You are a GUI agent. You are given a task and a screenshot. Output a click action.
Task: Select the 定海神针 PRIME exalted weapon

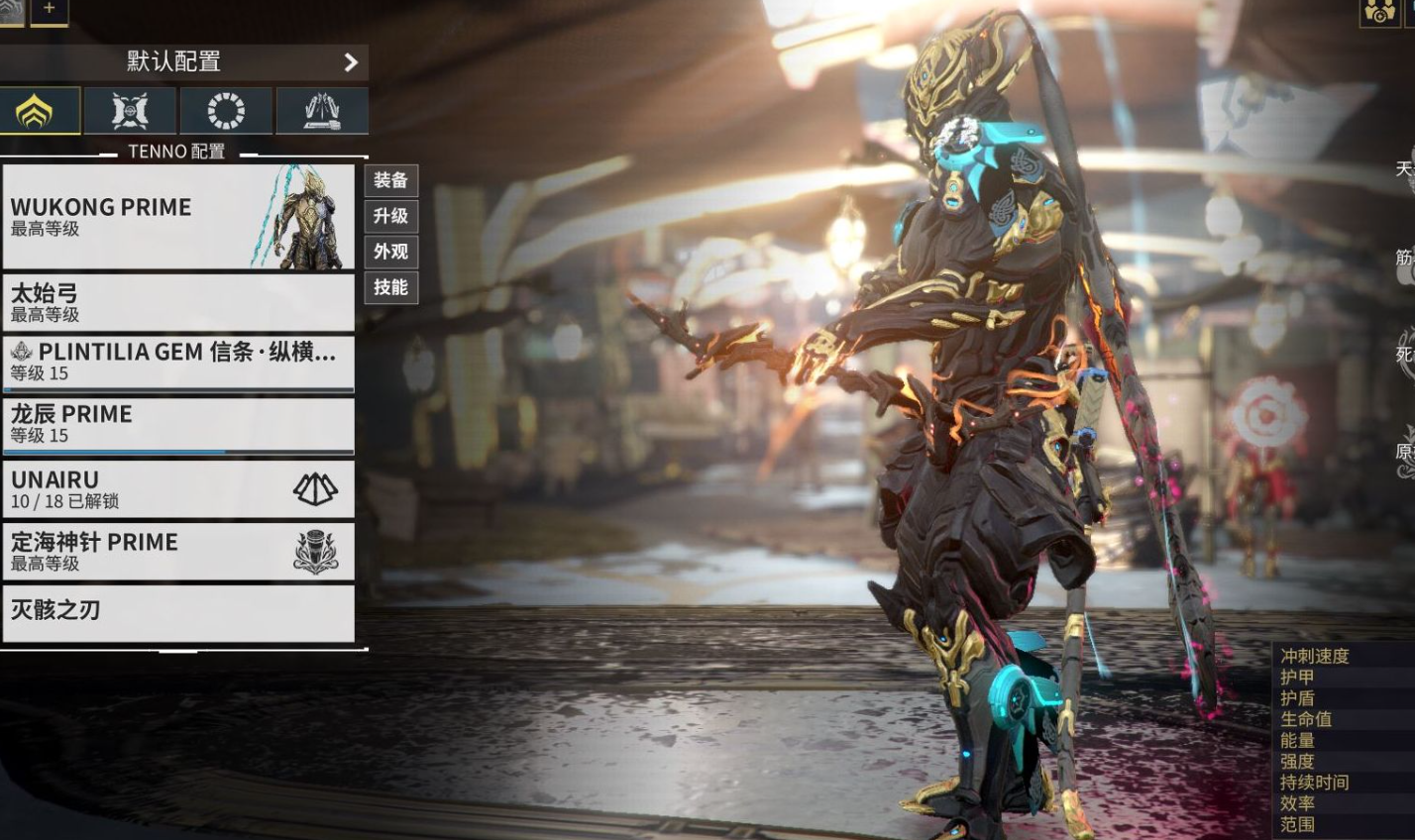(178, 551)
